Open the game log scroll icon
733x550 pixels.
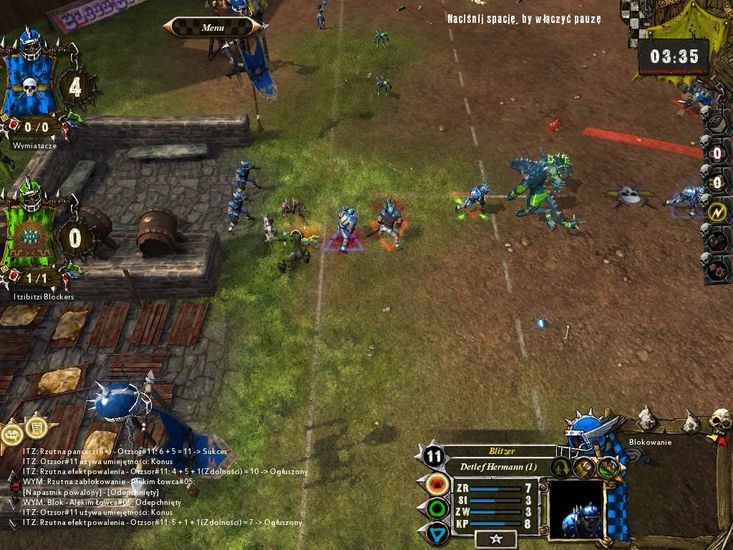[37, 428]
